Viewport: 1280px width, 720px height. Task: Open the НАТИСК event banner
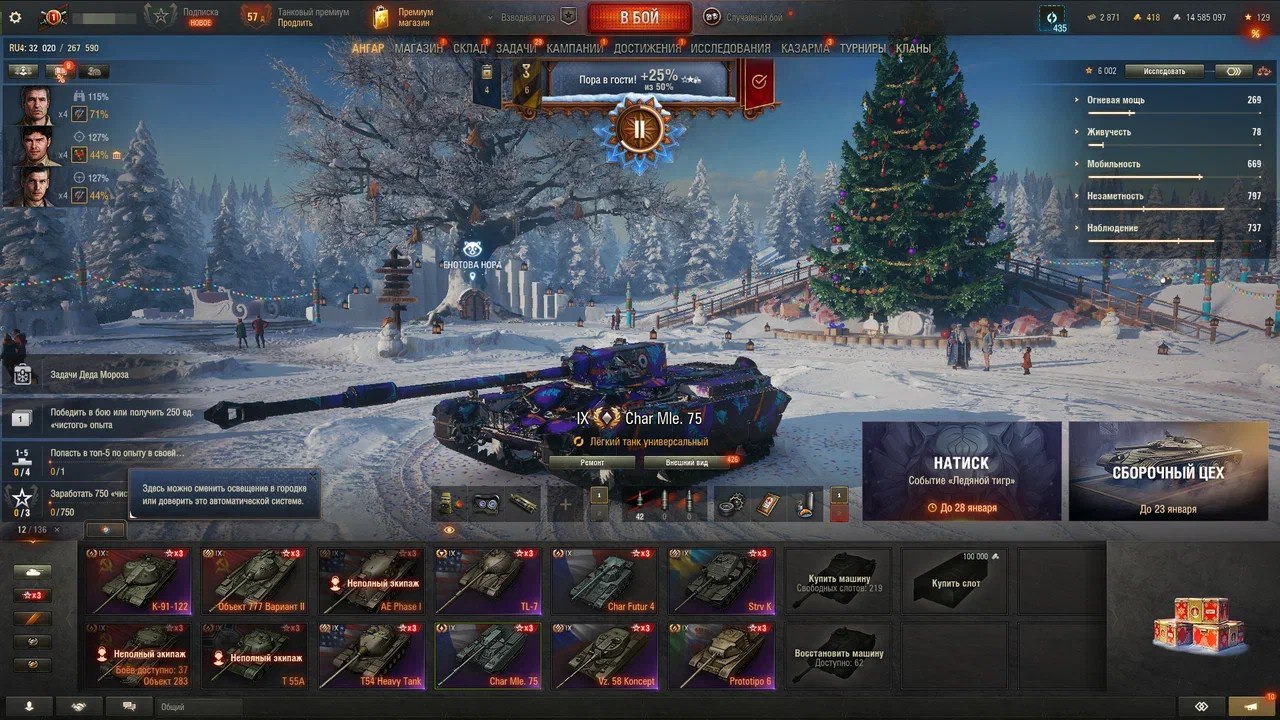tap(961, 471)
